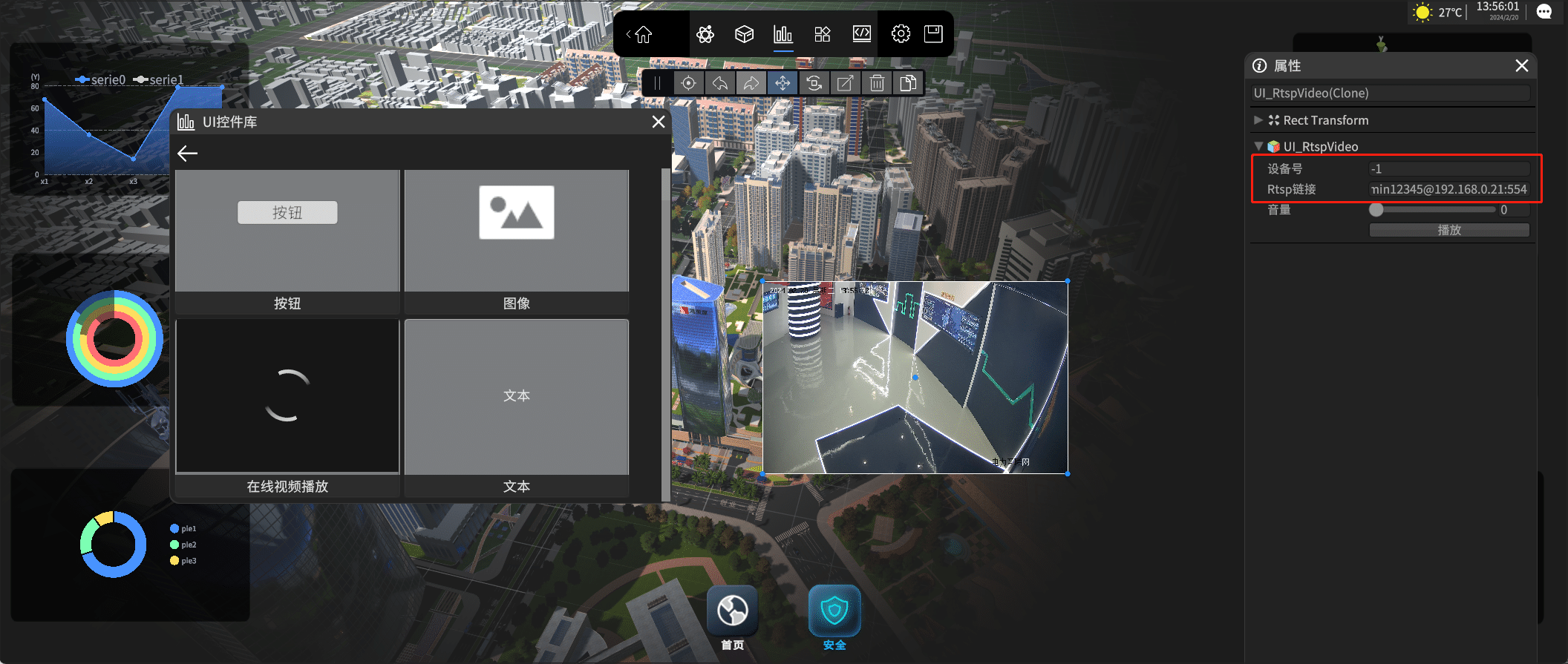Activate the move tool with four arrows
This screenshot has width=1568, height=664.
tap(783, 83)
